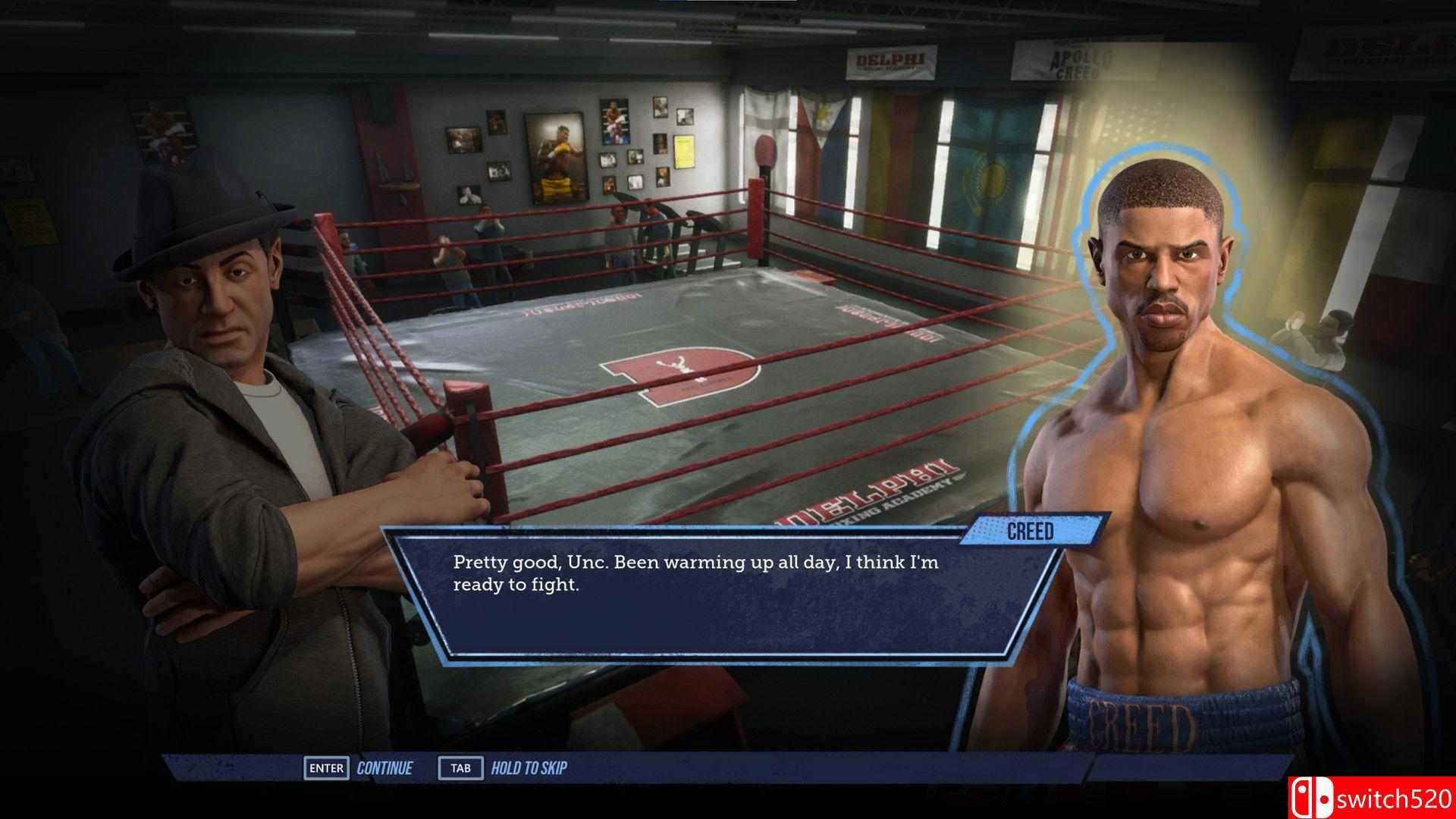Select the HOLD TO SKIP menu option

point(531,767)
